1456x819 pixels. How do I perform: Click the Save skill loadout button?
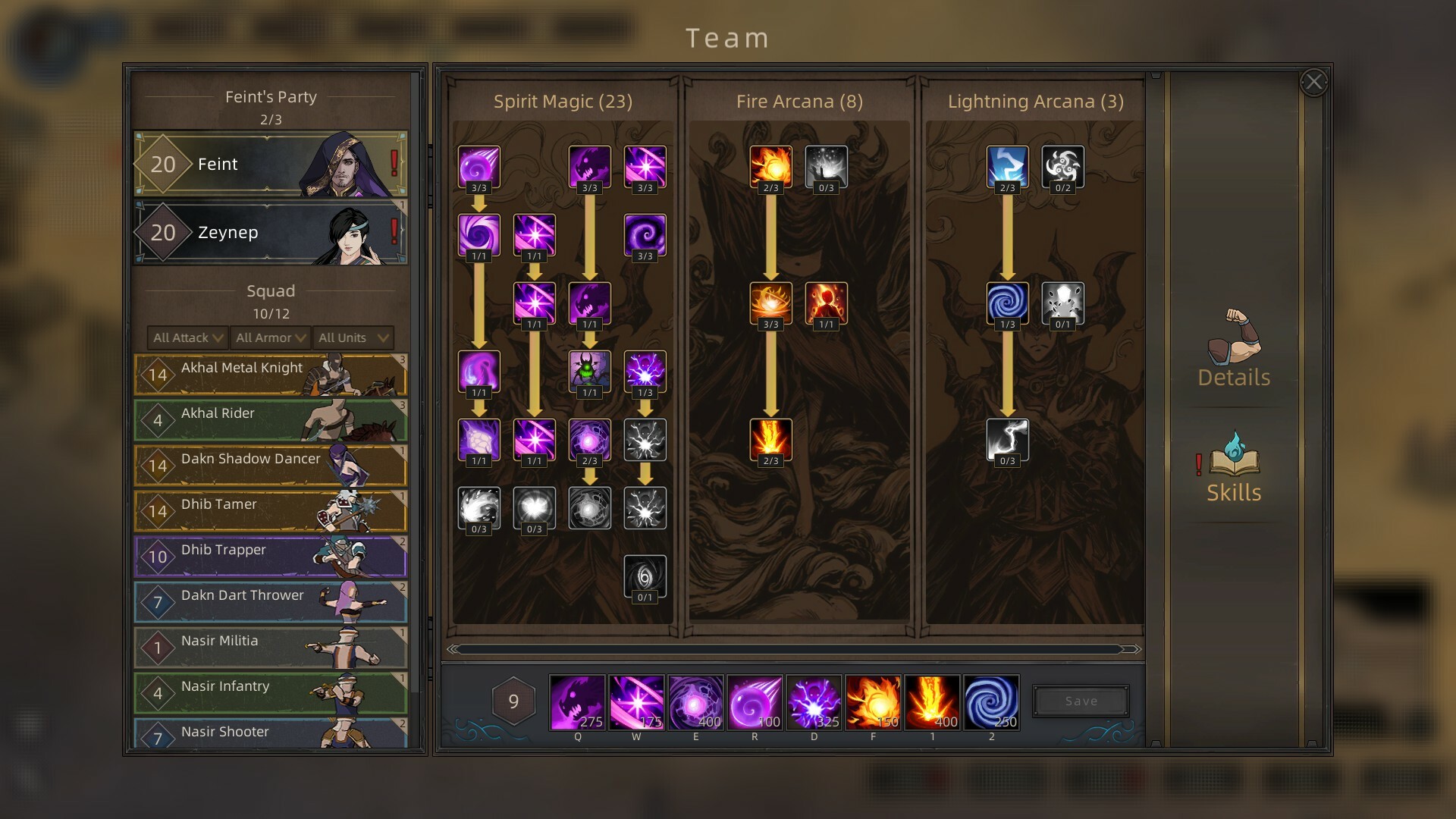pyautogui.click(x=1081, y=701)
